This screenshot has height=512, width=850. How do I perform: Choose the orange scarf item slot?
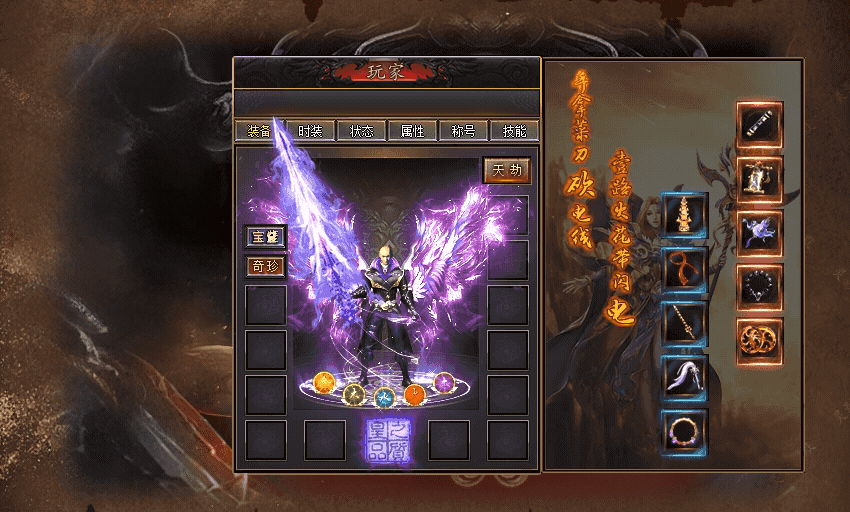coord(685,269)
